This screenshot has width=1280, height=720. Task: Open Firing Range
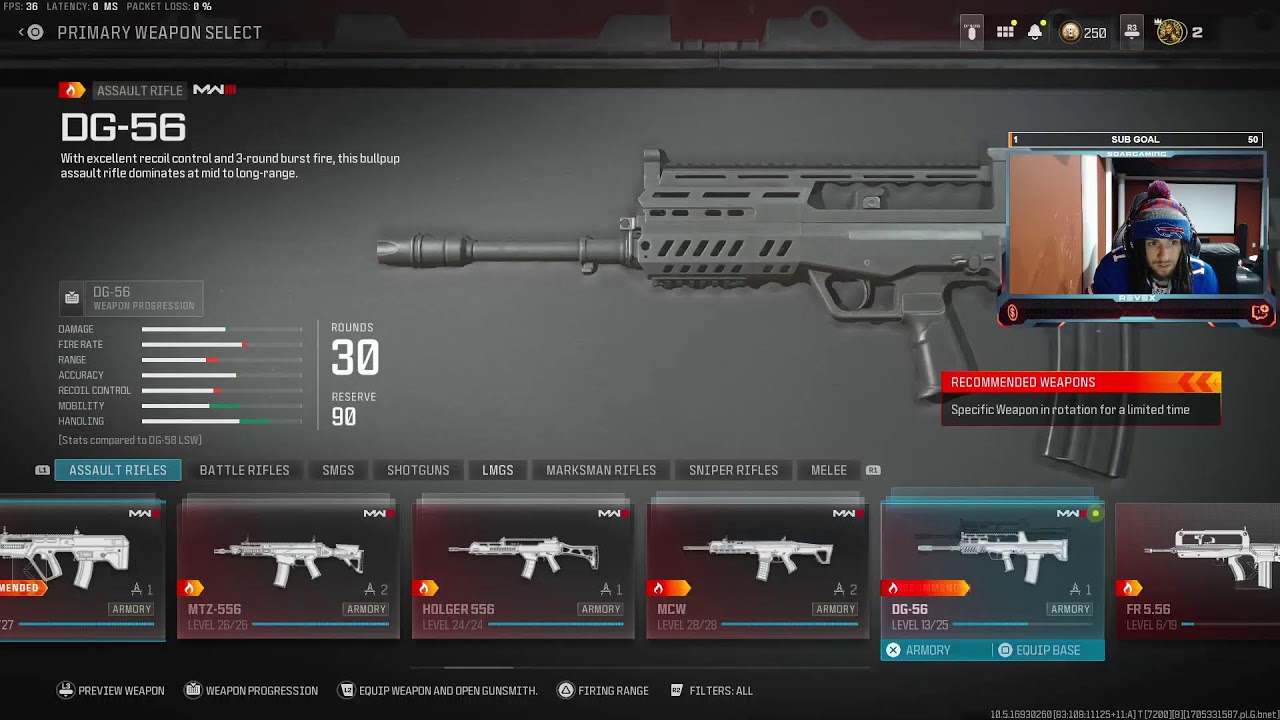click(x=603, y=690)
